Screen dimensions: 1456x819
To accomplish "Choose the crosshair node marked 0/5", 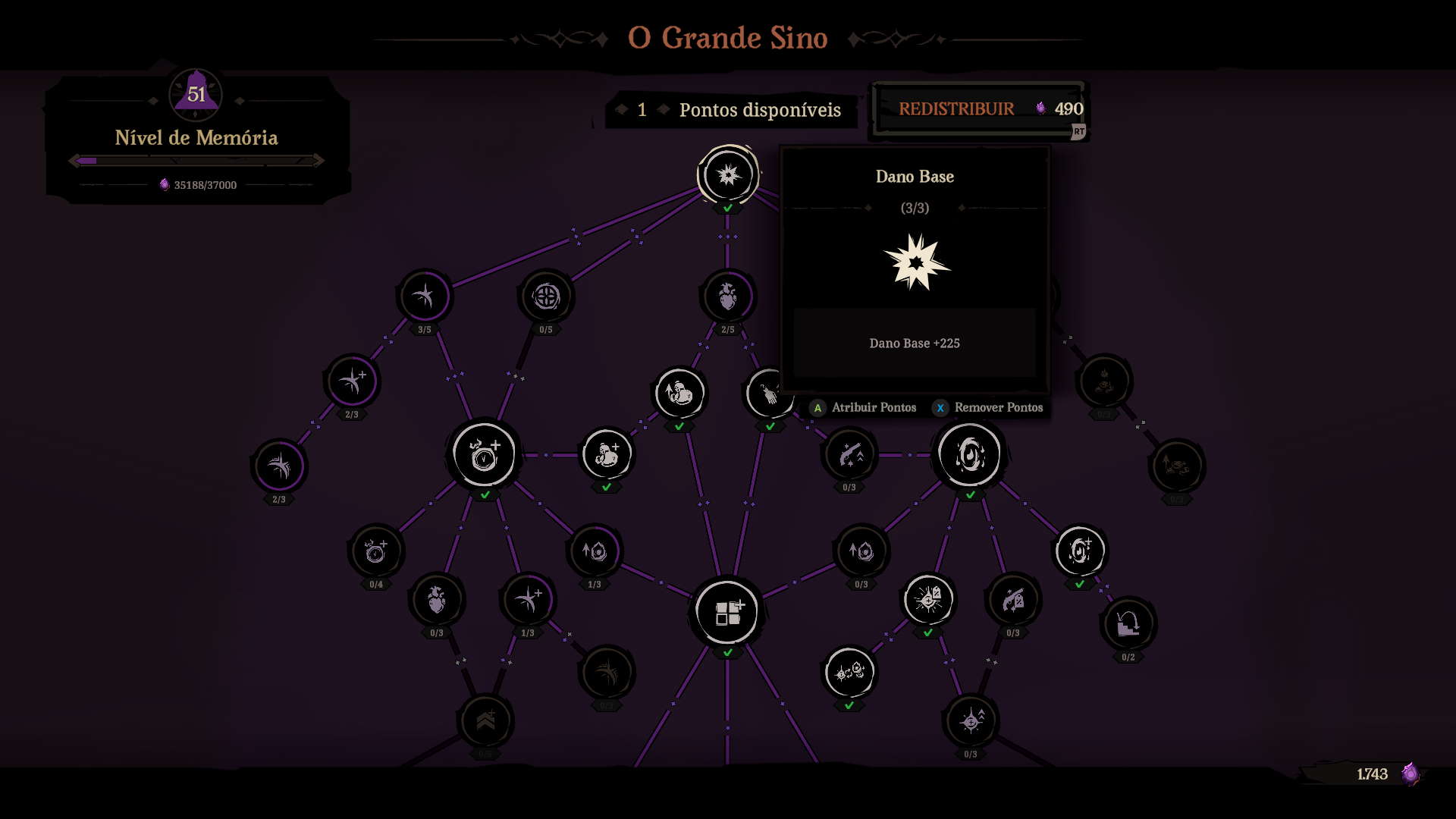I will (x=546, y=297).
